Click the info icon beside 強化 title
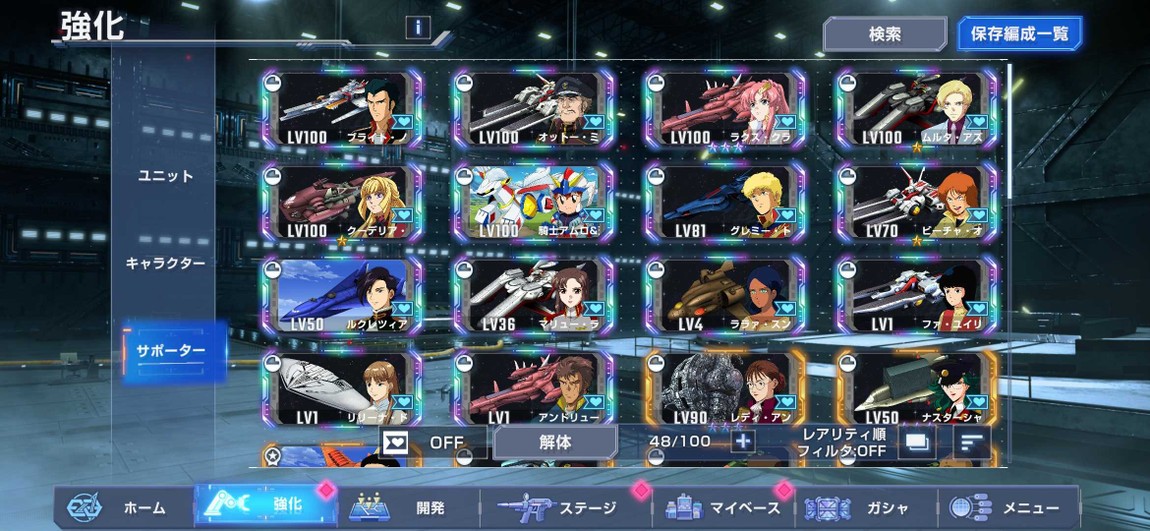This screenshot has height=531, width=1150. pos(418,28)
